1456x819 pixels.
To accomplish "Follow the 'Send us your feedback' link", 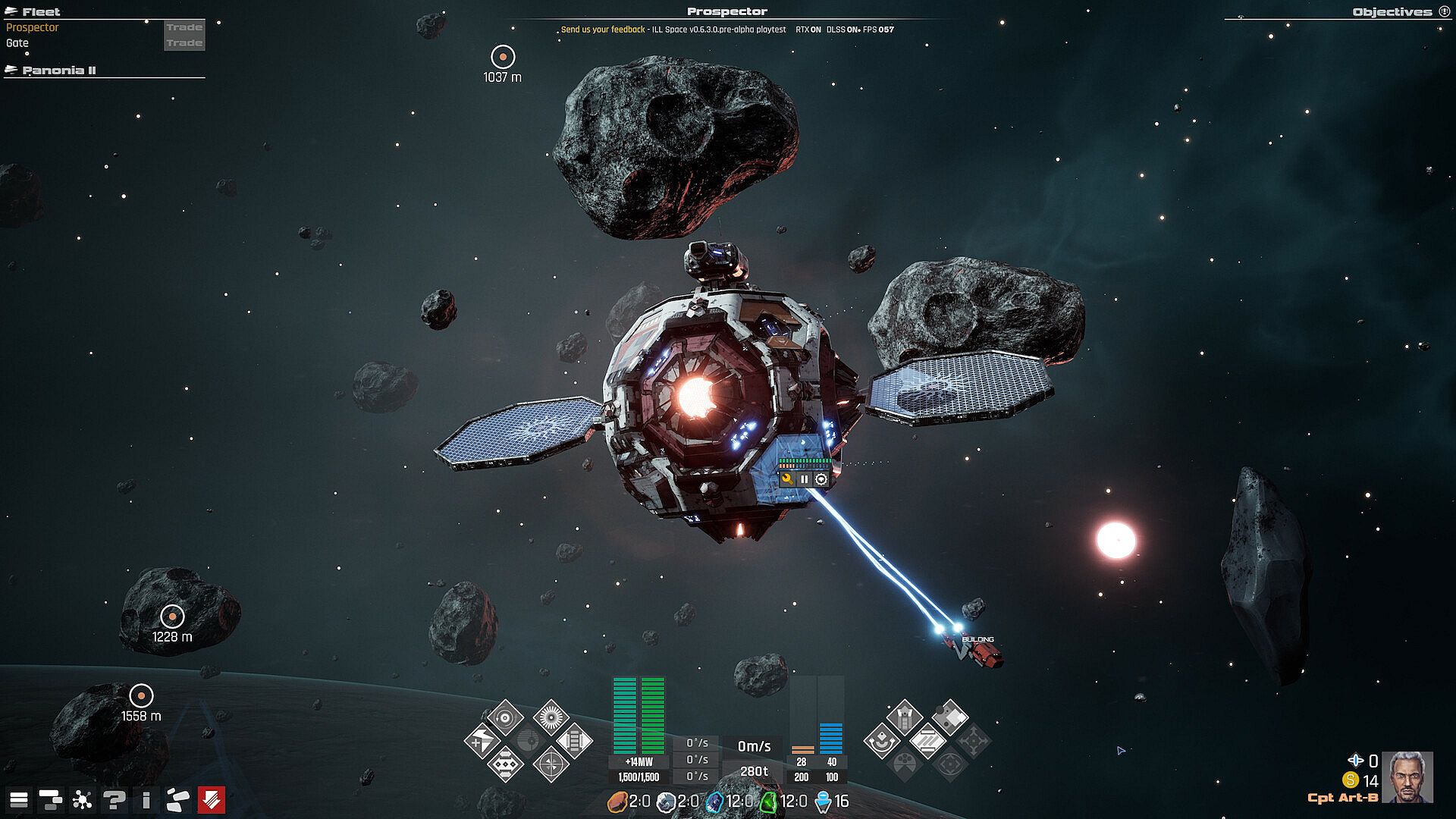I will [603, 30].
